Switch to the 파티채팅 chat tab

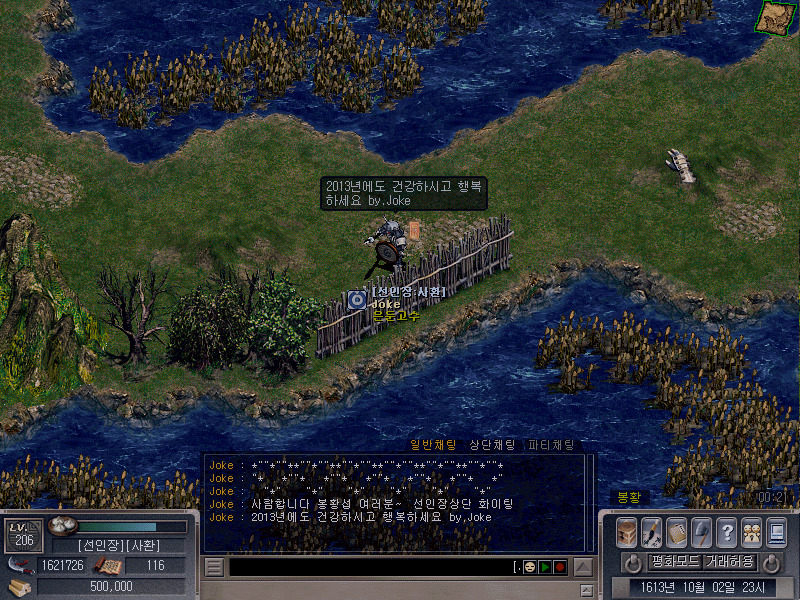point(551,445)
